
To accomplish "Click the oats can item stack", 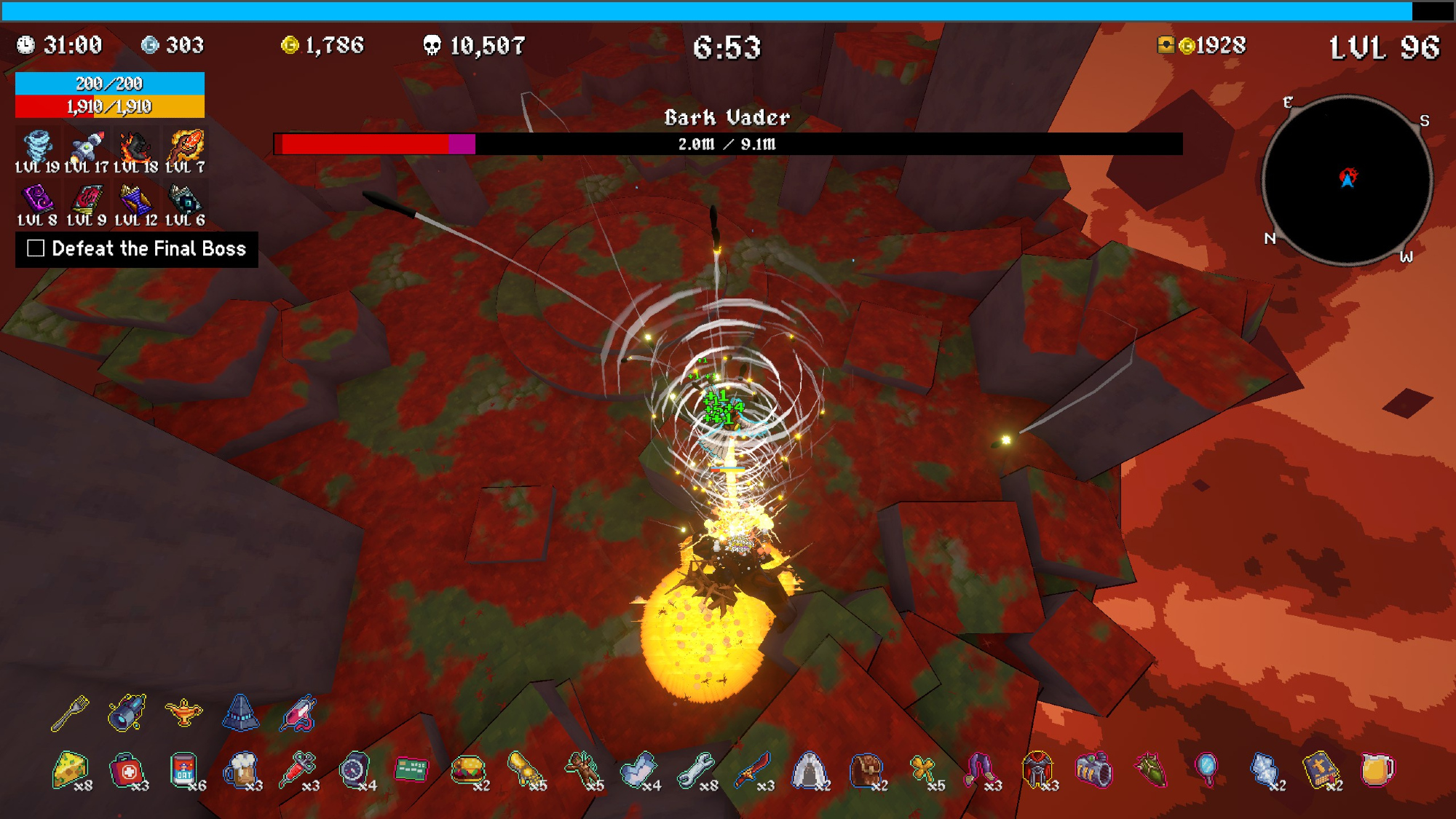I will (183, 770).
